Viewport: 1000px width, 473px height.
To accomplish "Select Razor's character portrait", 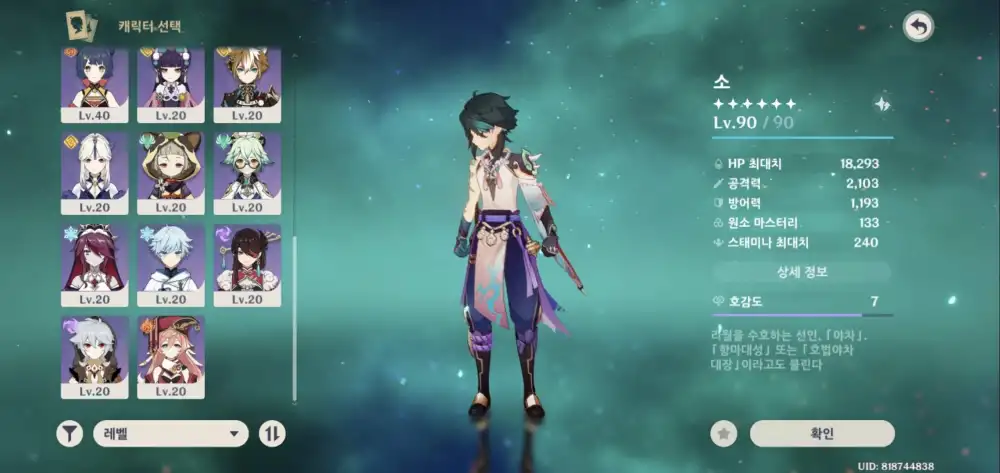I will [95, 352].
